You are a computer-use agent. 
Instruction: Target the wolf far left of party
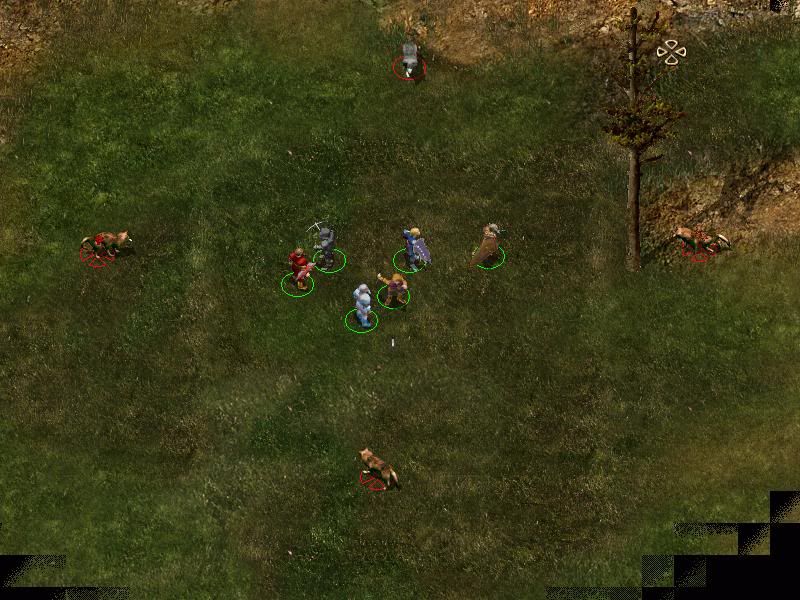[x=103, y=244]
